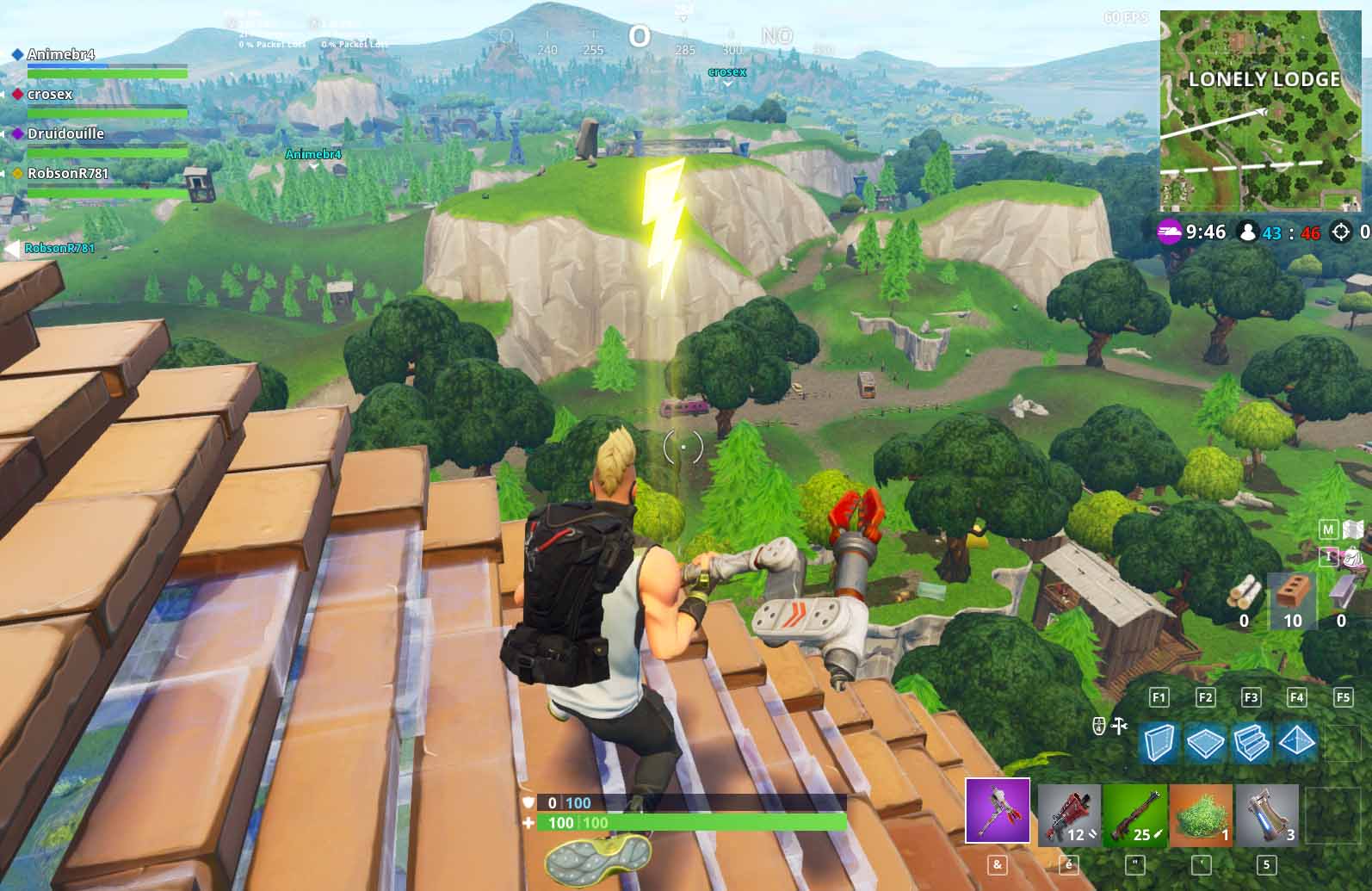Select the pyramid roof building piece
Screen dimensions: 1372x891
(1296, 742)
